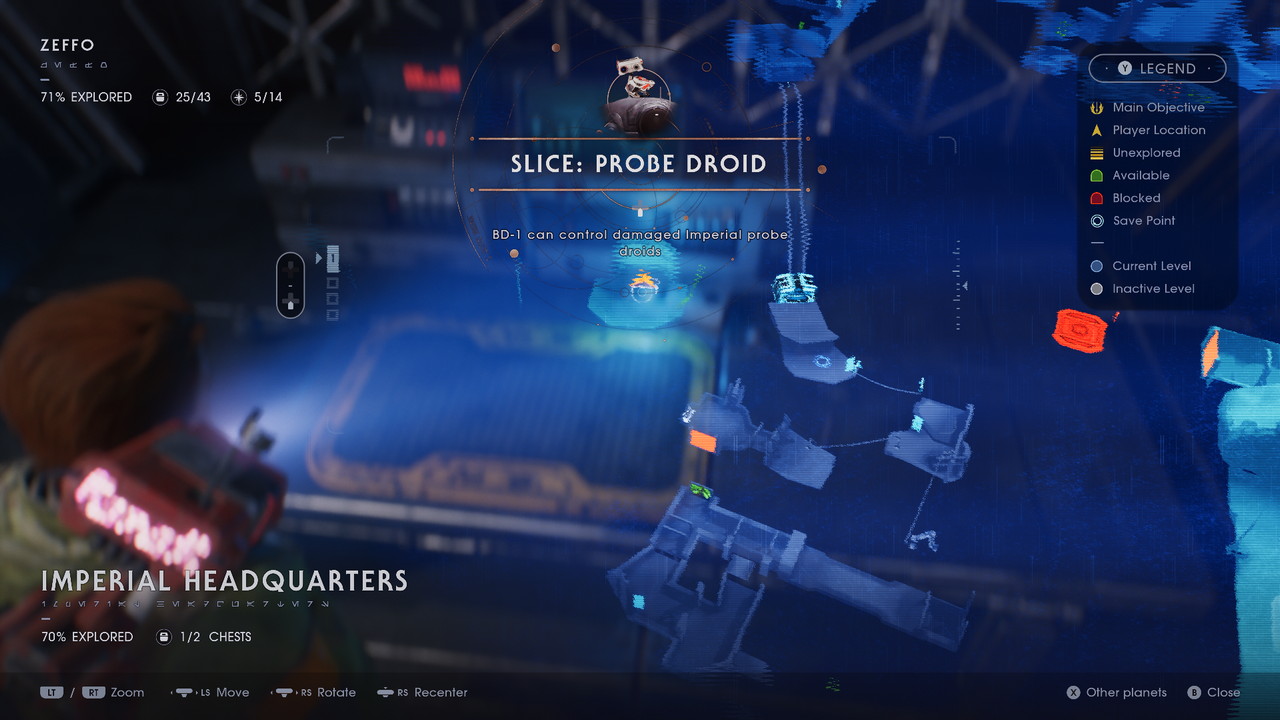Click the BD-1 probe droid upgrade icon
Screen dimensions: 1280x720
[639, 98]
